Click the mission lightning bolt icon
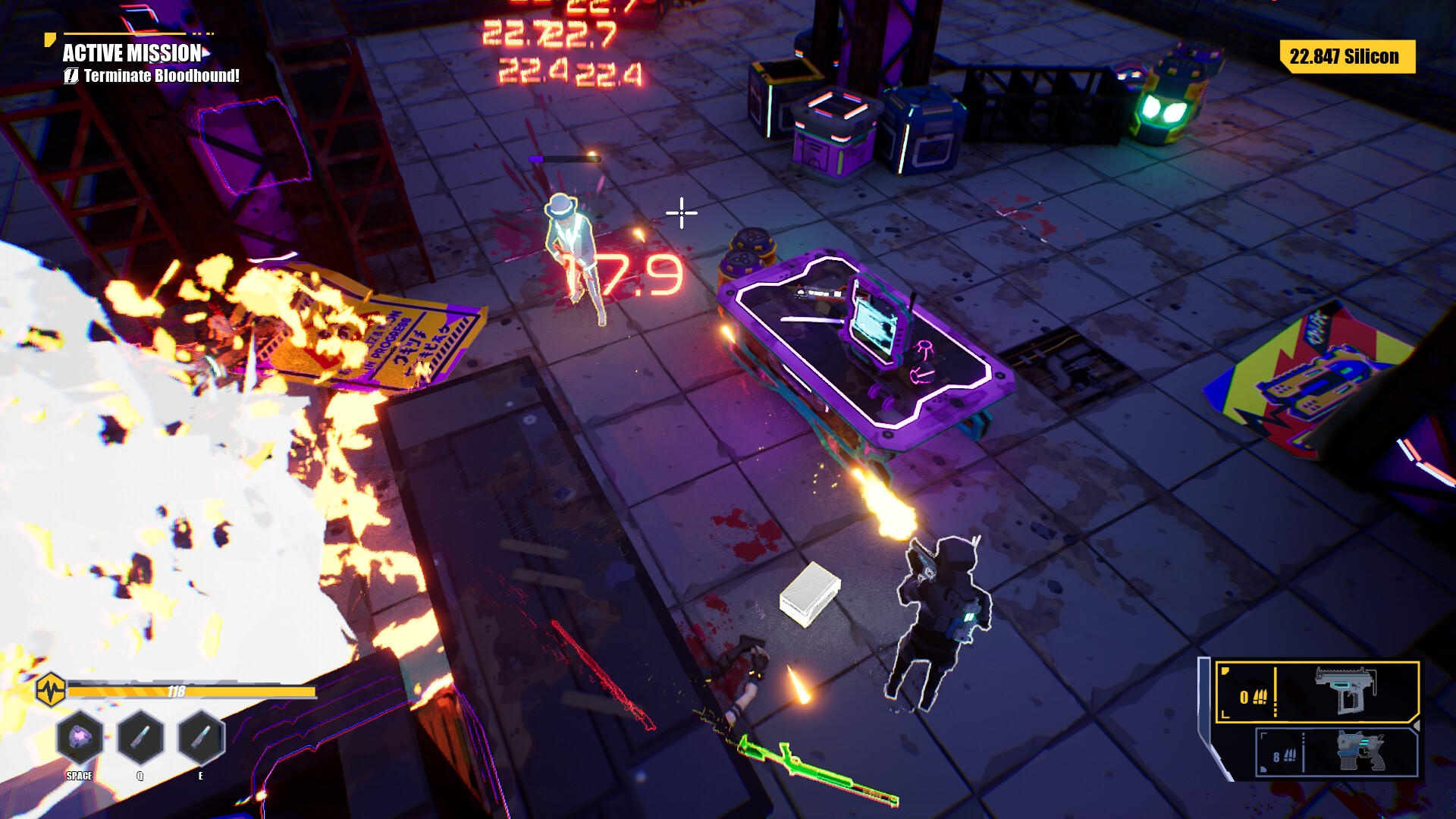The height and width of the screenshot is (819, 1456). click(x=71, y=76)
